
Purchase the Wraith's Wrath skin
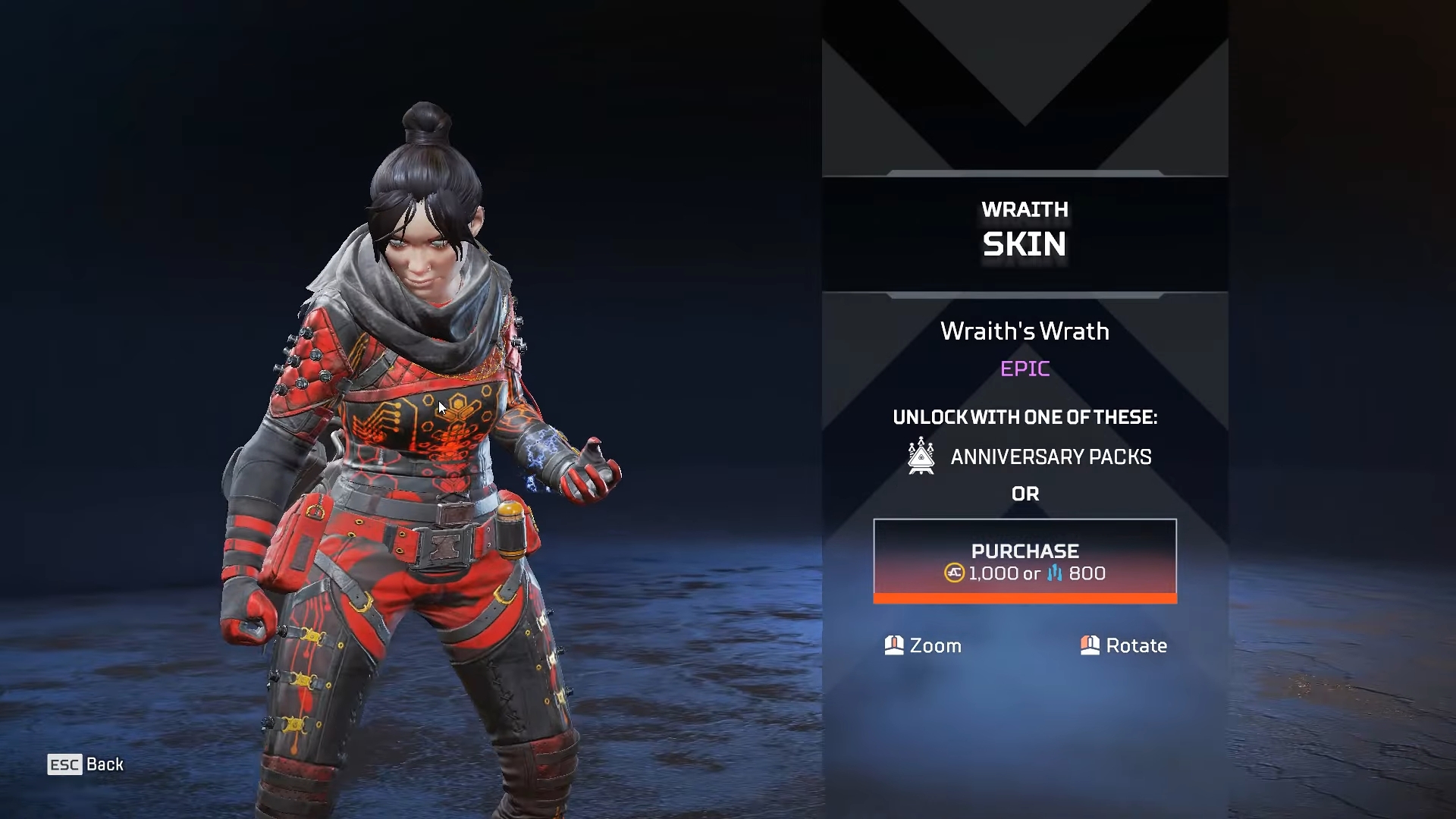point(1025,561)
